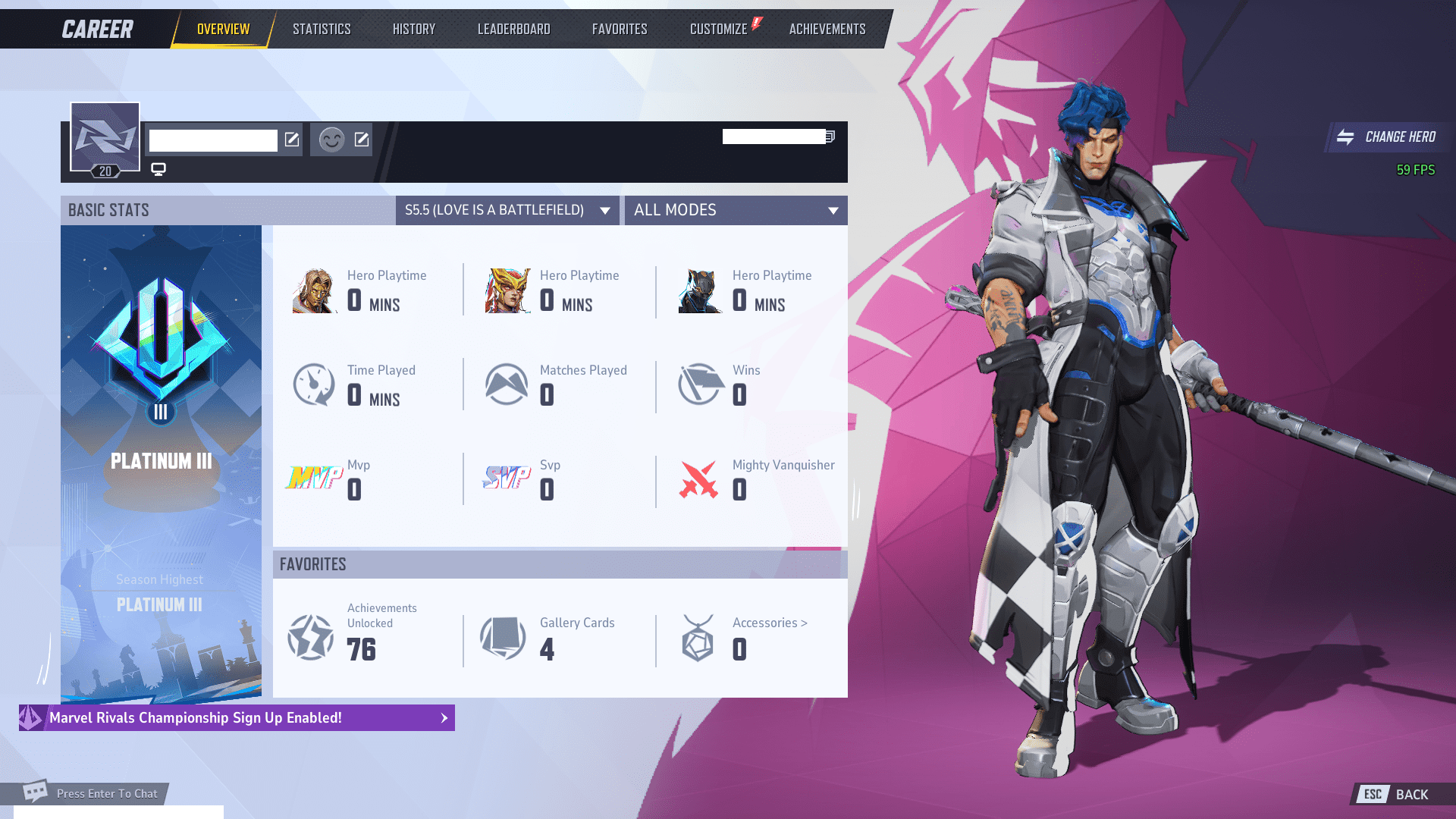Click the Accessories hexagon icon
The image size is (1456, 819).
click(698, 638)
